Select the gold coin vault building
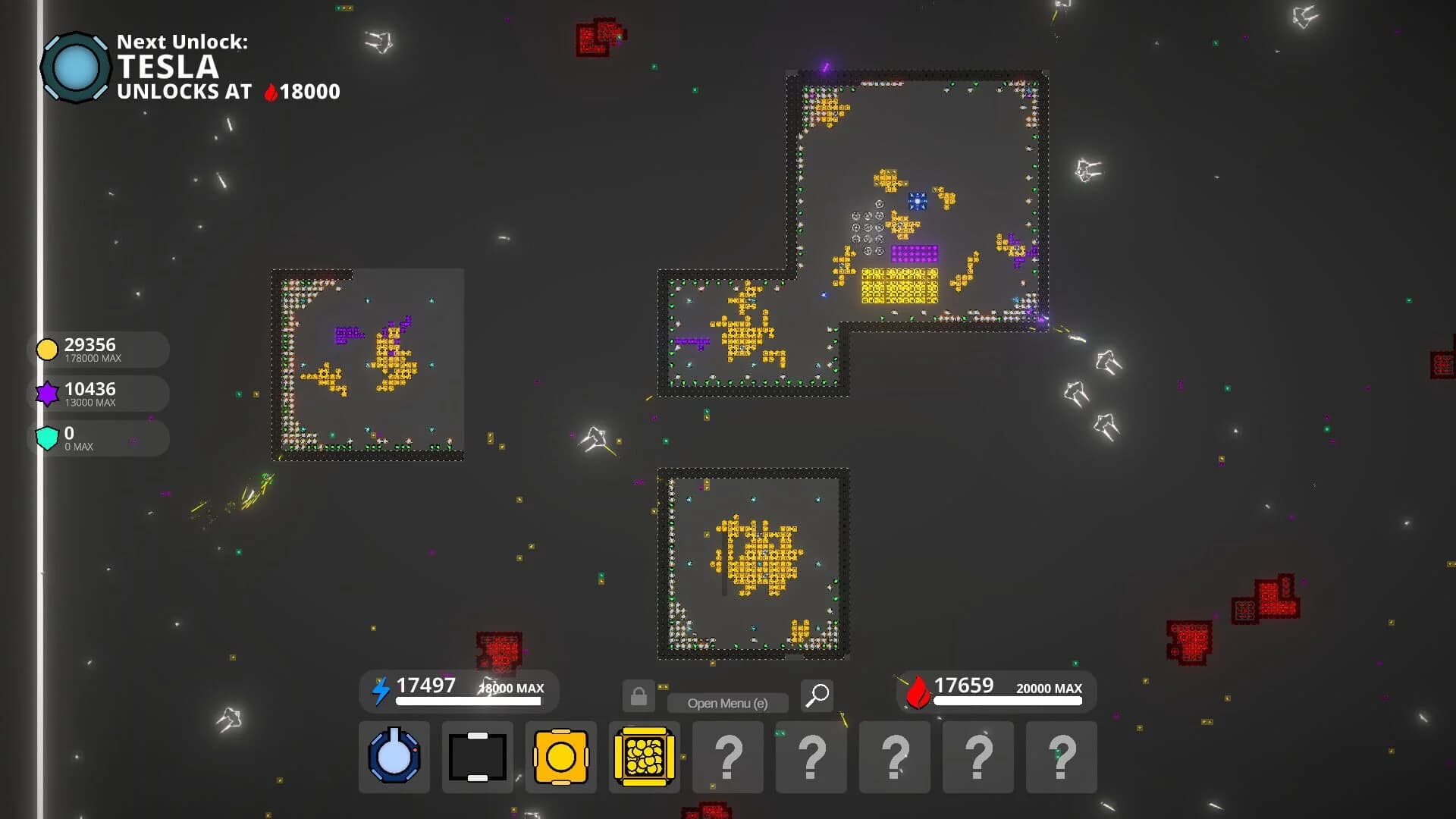 click(644, 757)
